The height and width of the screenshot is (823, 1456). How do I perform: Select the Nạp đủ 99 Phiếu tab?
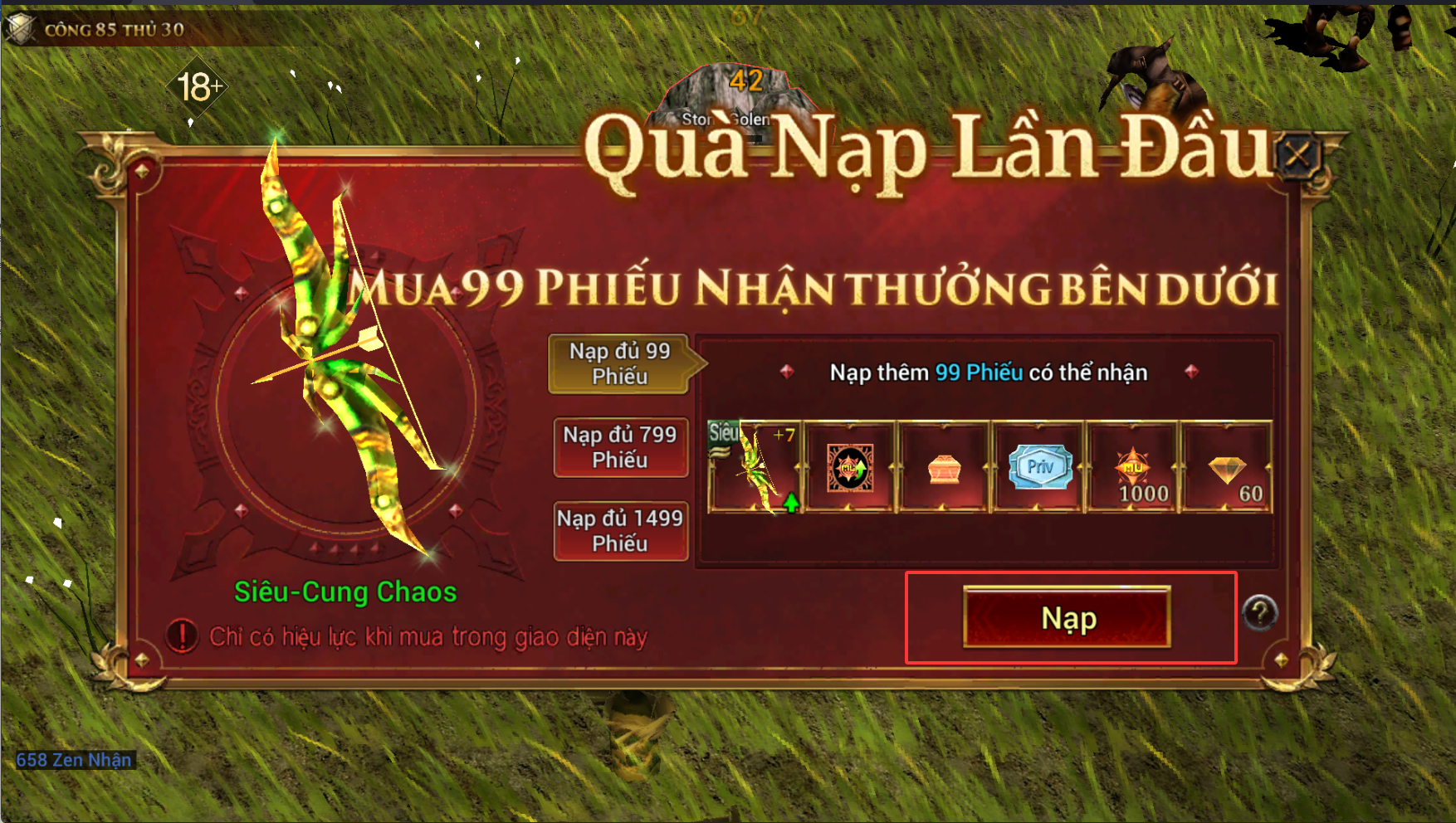pos(619,363)
